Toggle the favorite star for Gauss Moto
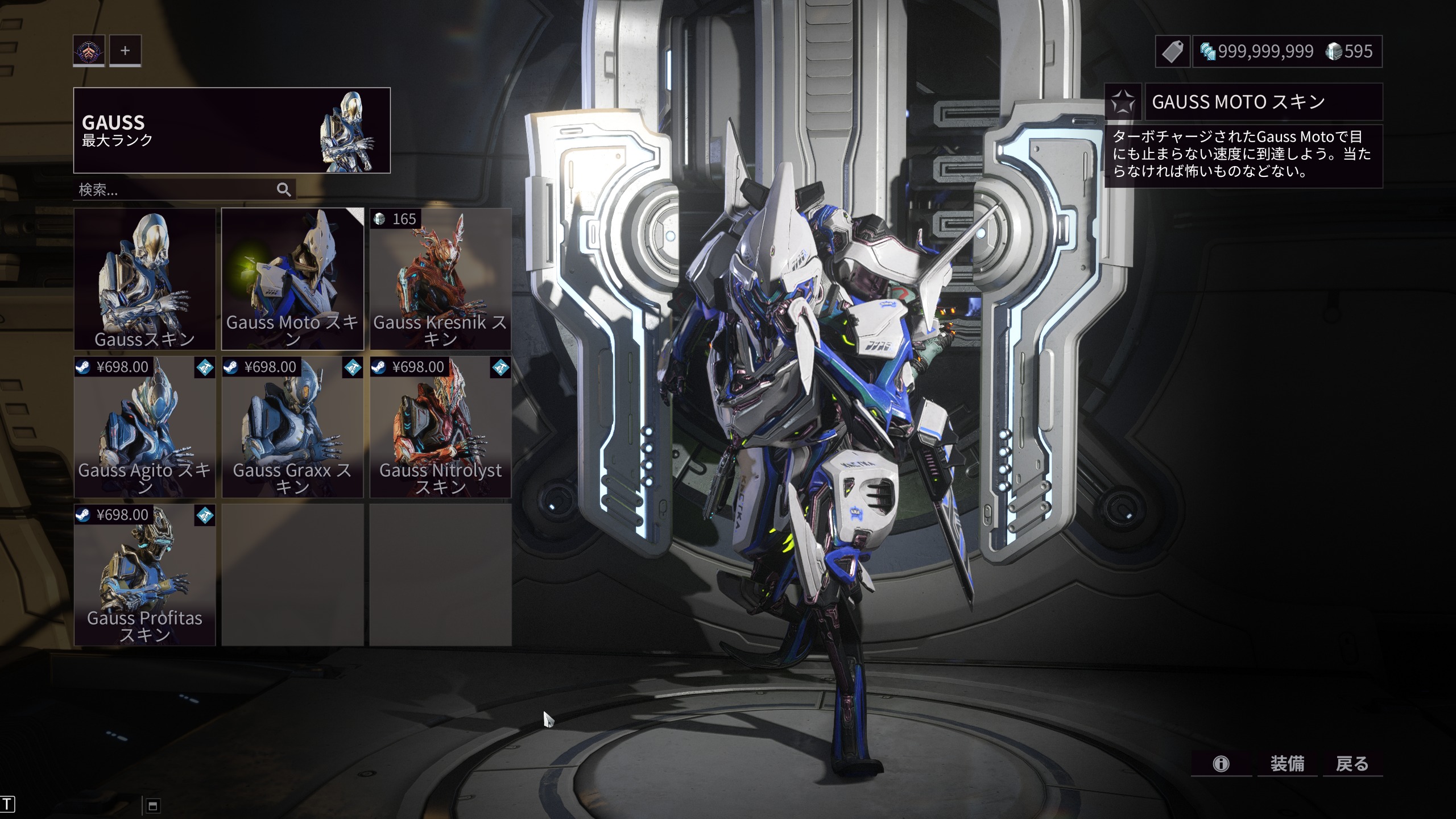The width and height of the screenshot is (1456, 819). [1123, 102]
